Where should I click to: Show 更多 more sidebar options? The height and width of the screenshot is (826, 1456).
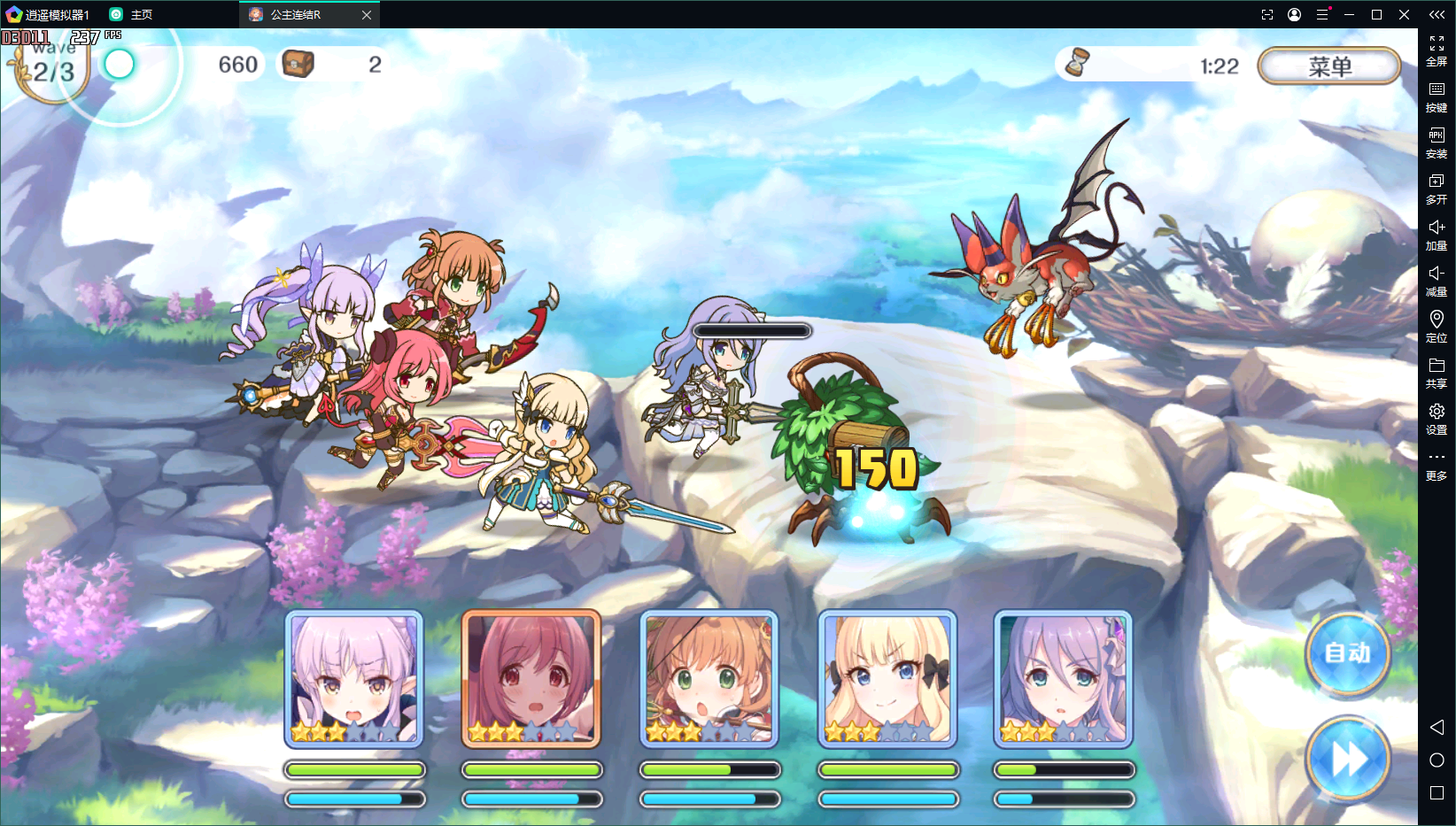pyautogui.click(x=1437, y=465)
